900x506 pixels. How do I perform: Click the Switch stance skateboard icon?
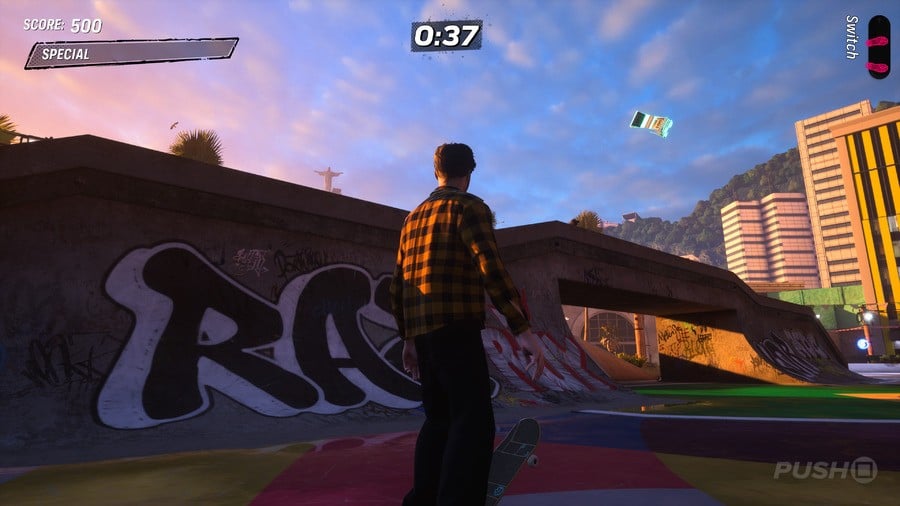(x=878, y=46)
